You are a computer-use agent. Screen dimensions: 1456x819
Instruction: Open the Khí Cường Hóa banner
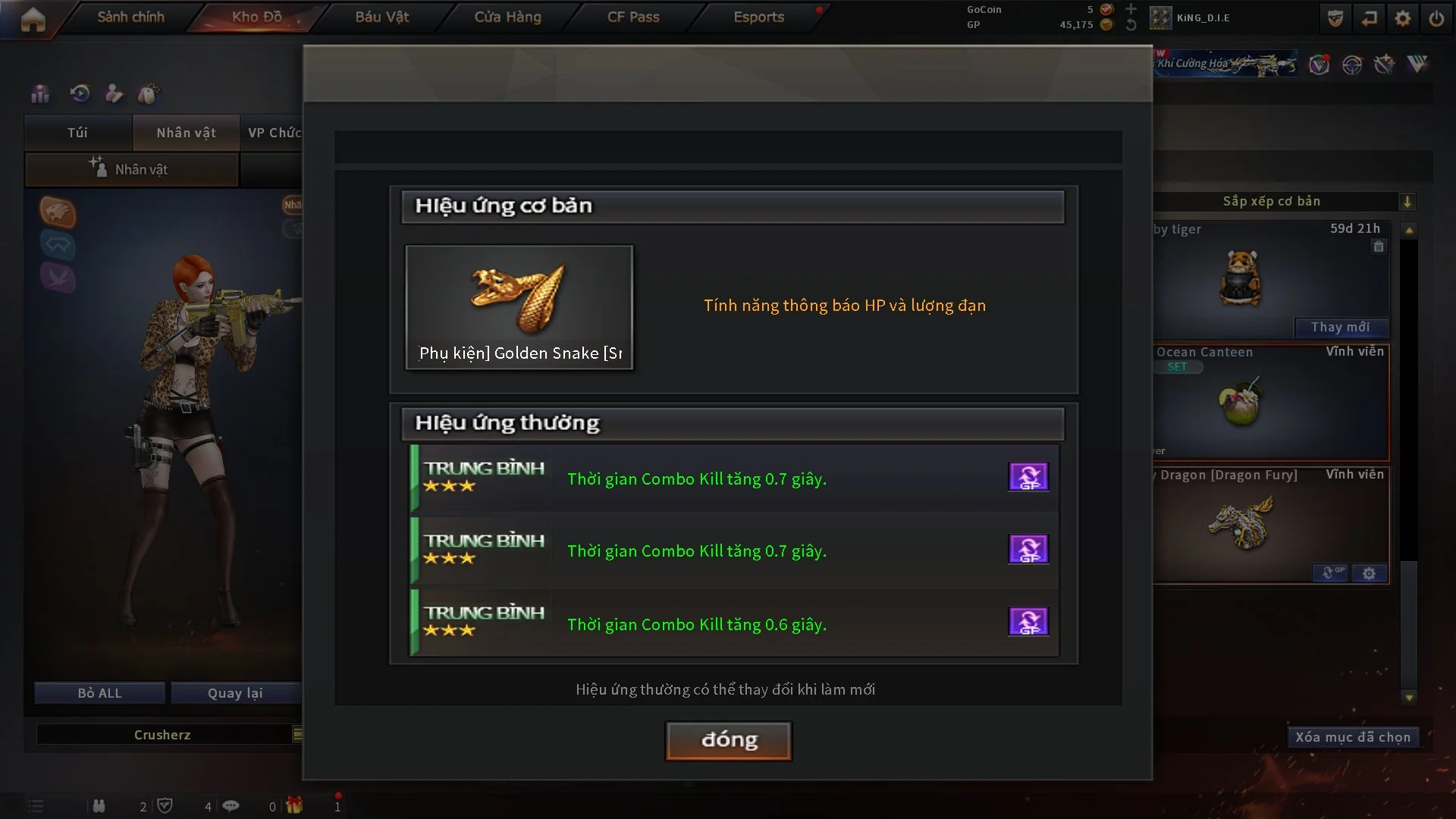(1225, 64)
